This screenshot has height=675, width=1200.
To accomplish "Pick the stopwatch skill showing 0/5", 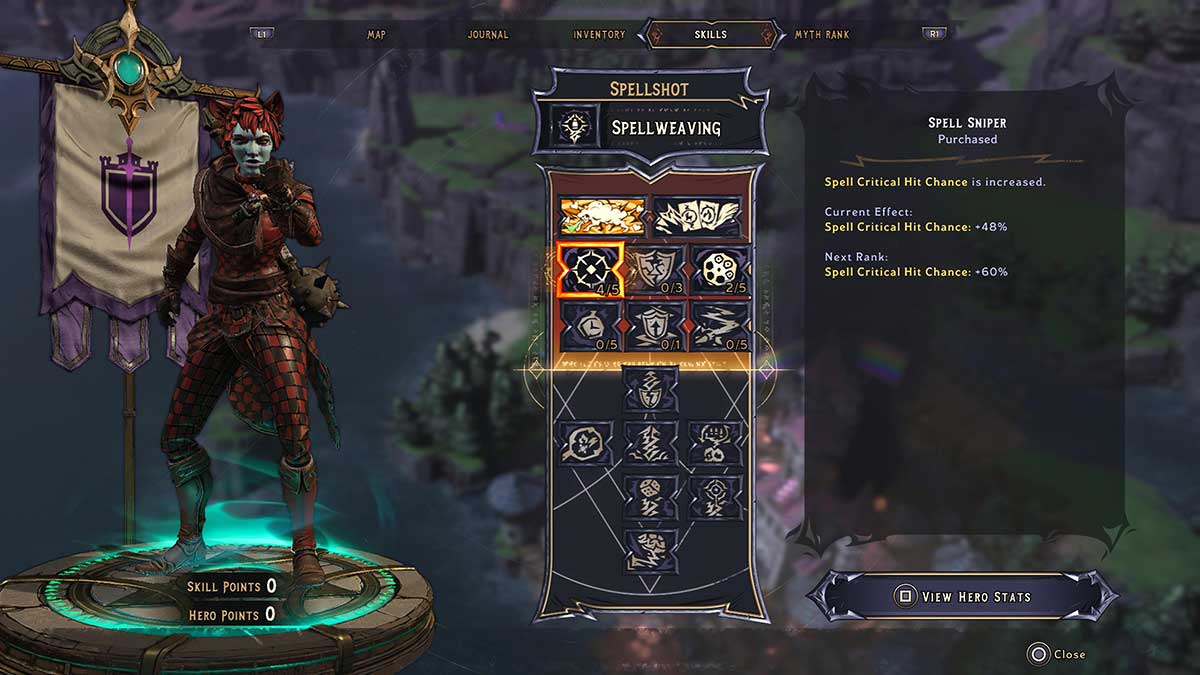I will pos(591,326).
